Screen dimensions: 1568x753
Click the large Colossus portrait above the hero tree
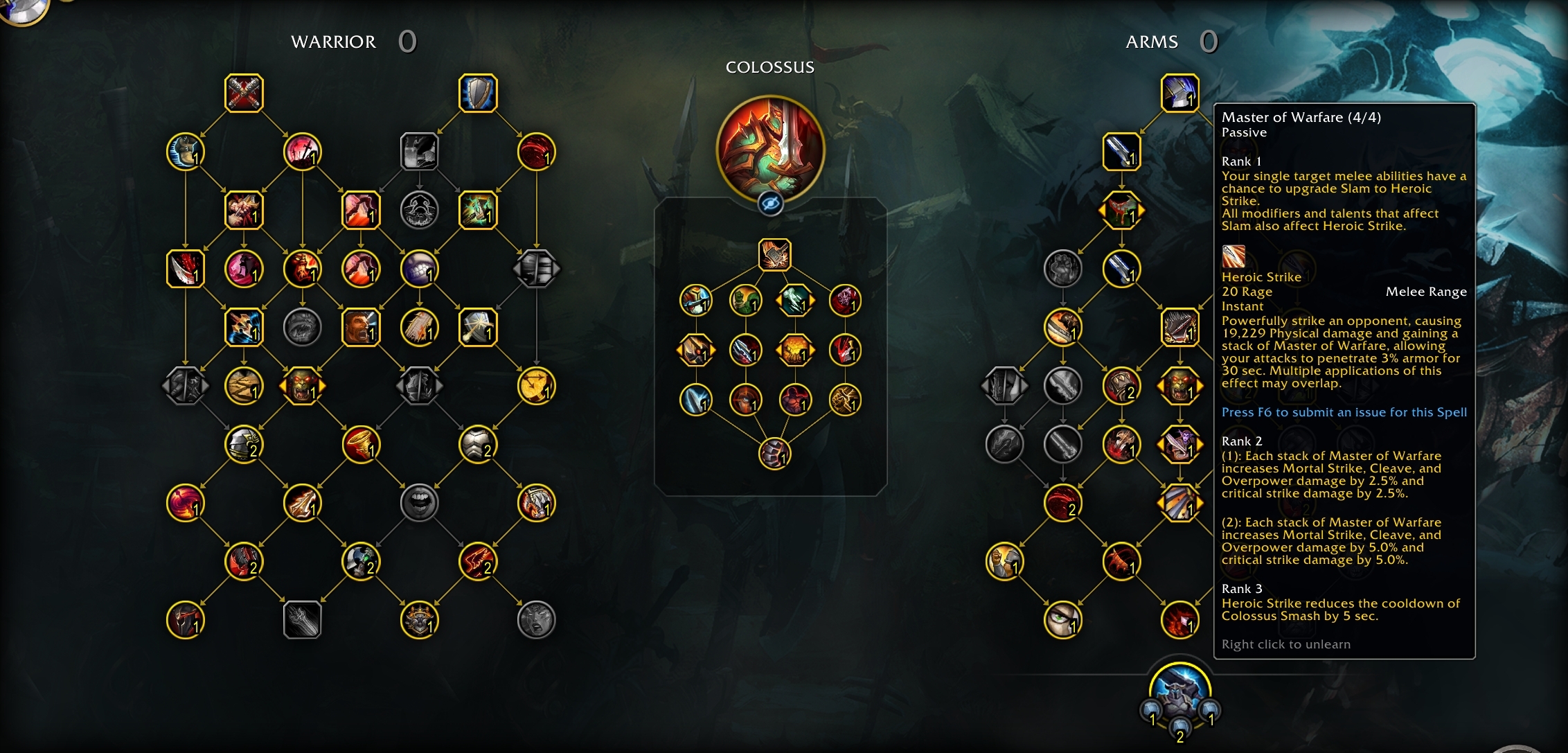pyautogui.click(x=771, y=144)
